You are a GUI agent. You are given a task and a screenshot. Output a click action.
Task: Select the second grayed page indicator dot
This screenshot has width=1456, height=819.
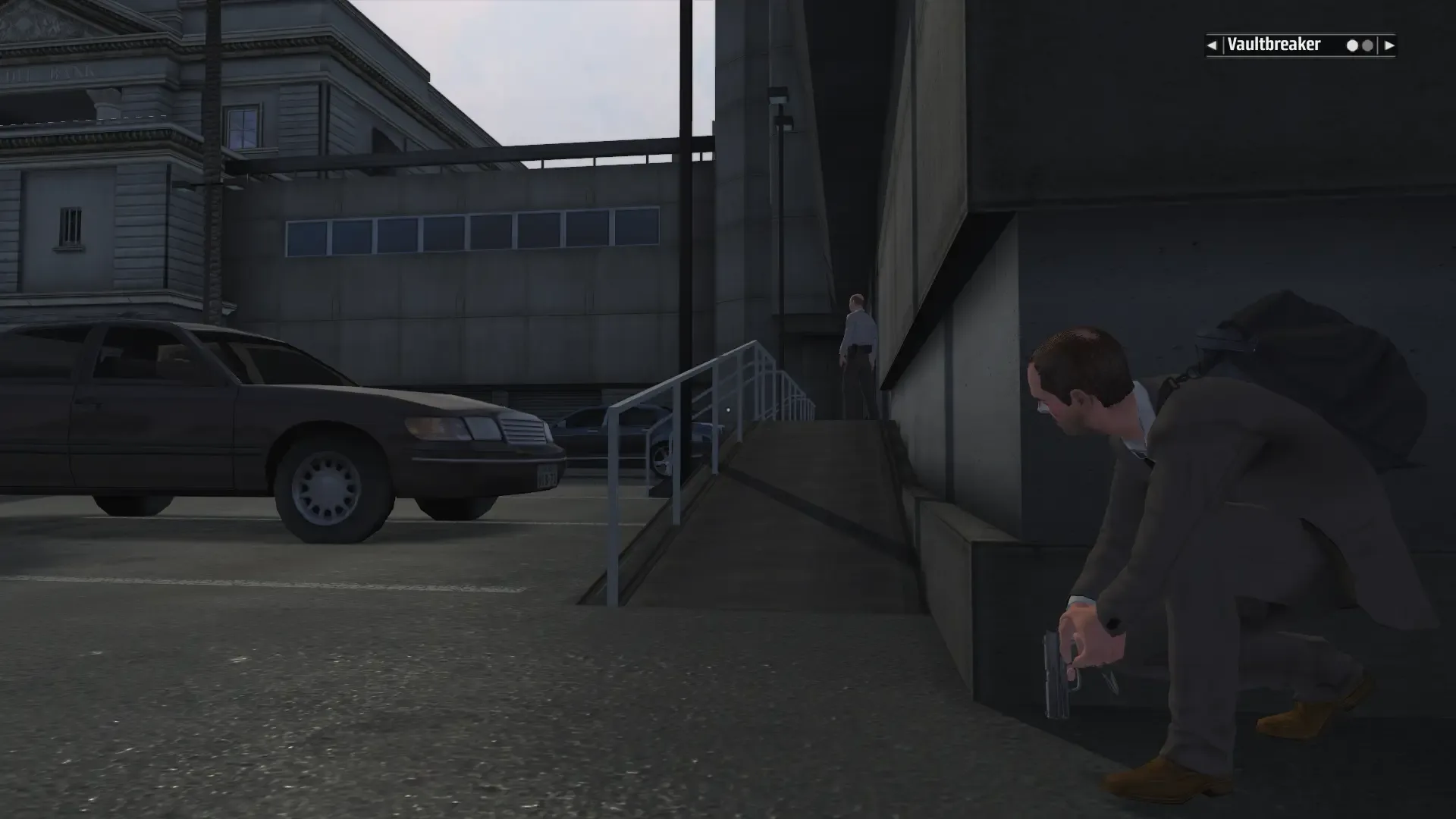tap(1367, 45)
